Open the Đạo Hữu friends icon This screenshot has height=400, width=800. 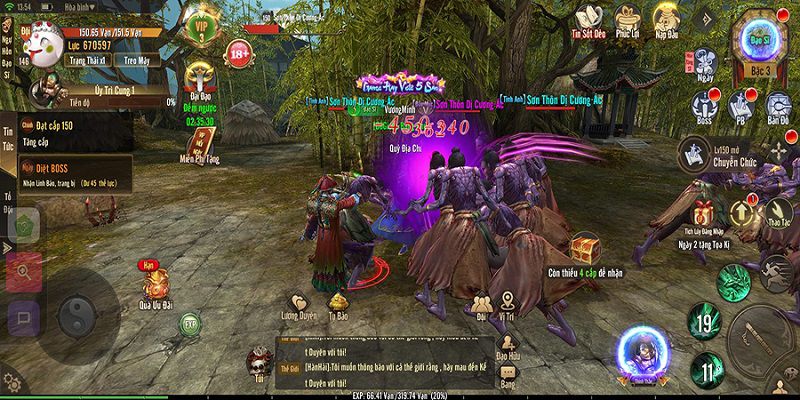509,348
